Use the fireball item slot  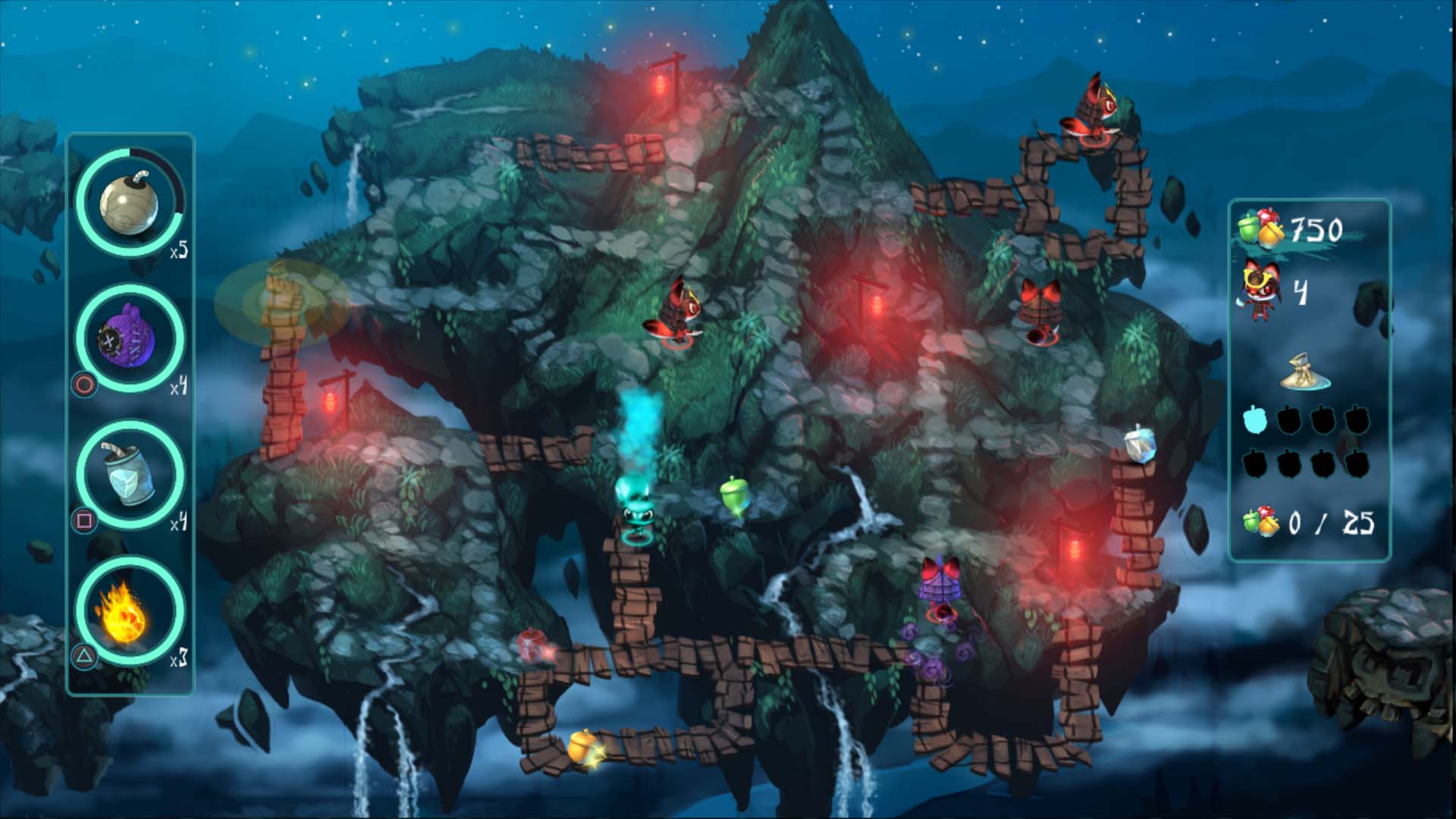coord(130,610)
